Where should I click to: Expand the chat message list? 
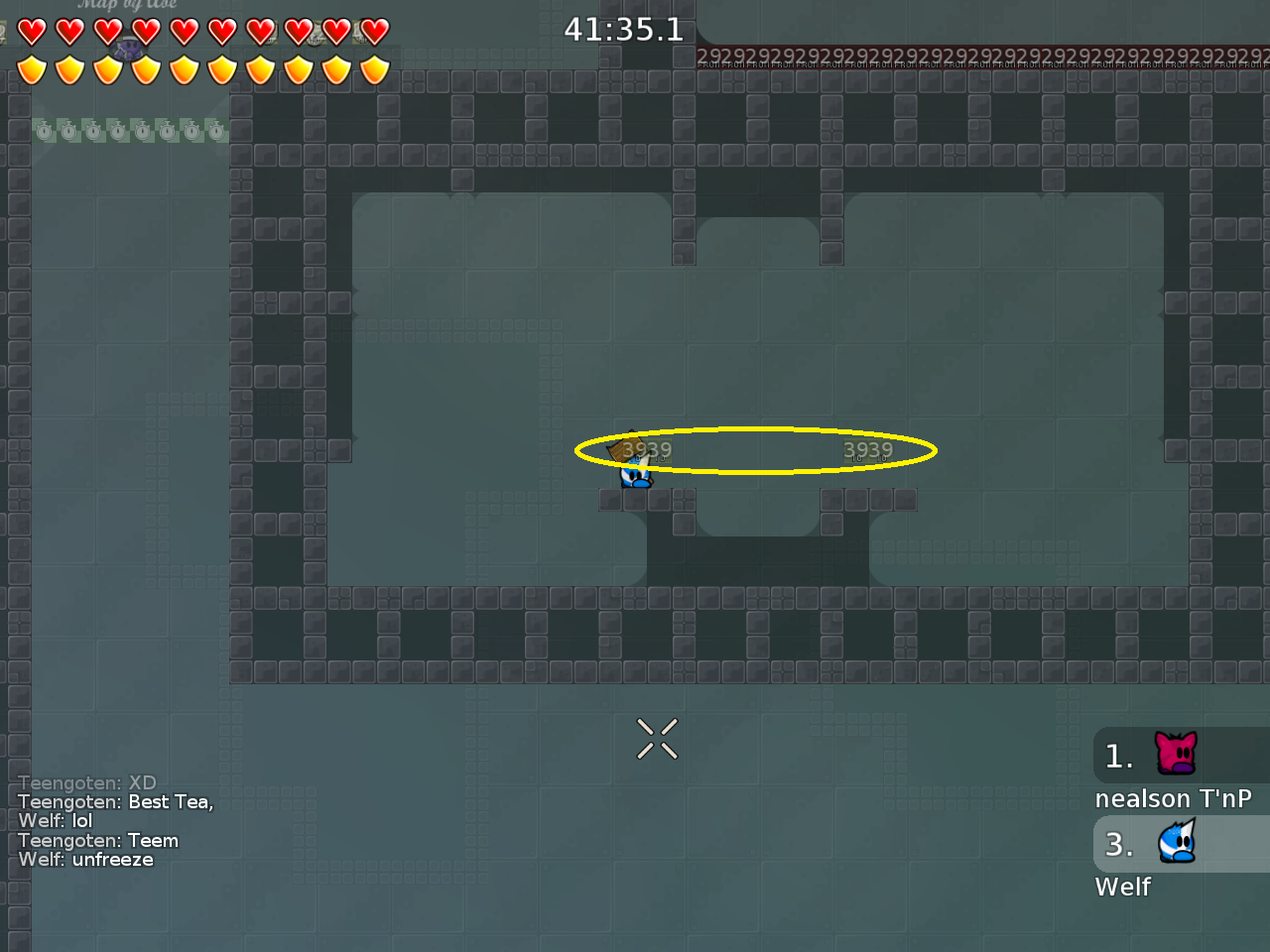coord(114,821)
